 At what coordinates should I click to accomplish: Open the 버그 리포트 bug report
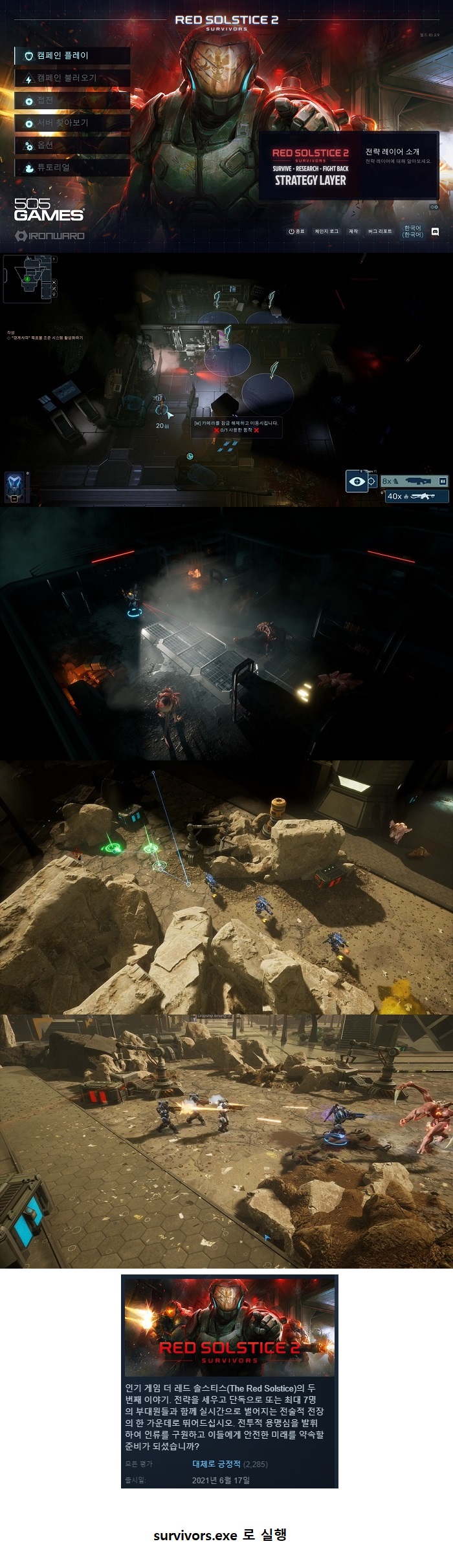click(x=380, y=231)
